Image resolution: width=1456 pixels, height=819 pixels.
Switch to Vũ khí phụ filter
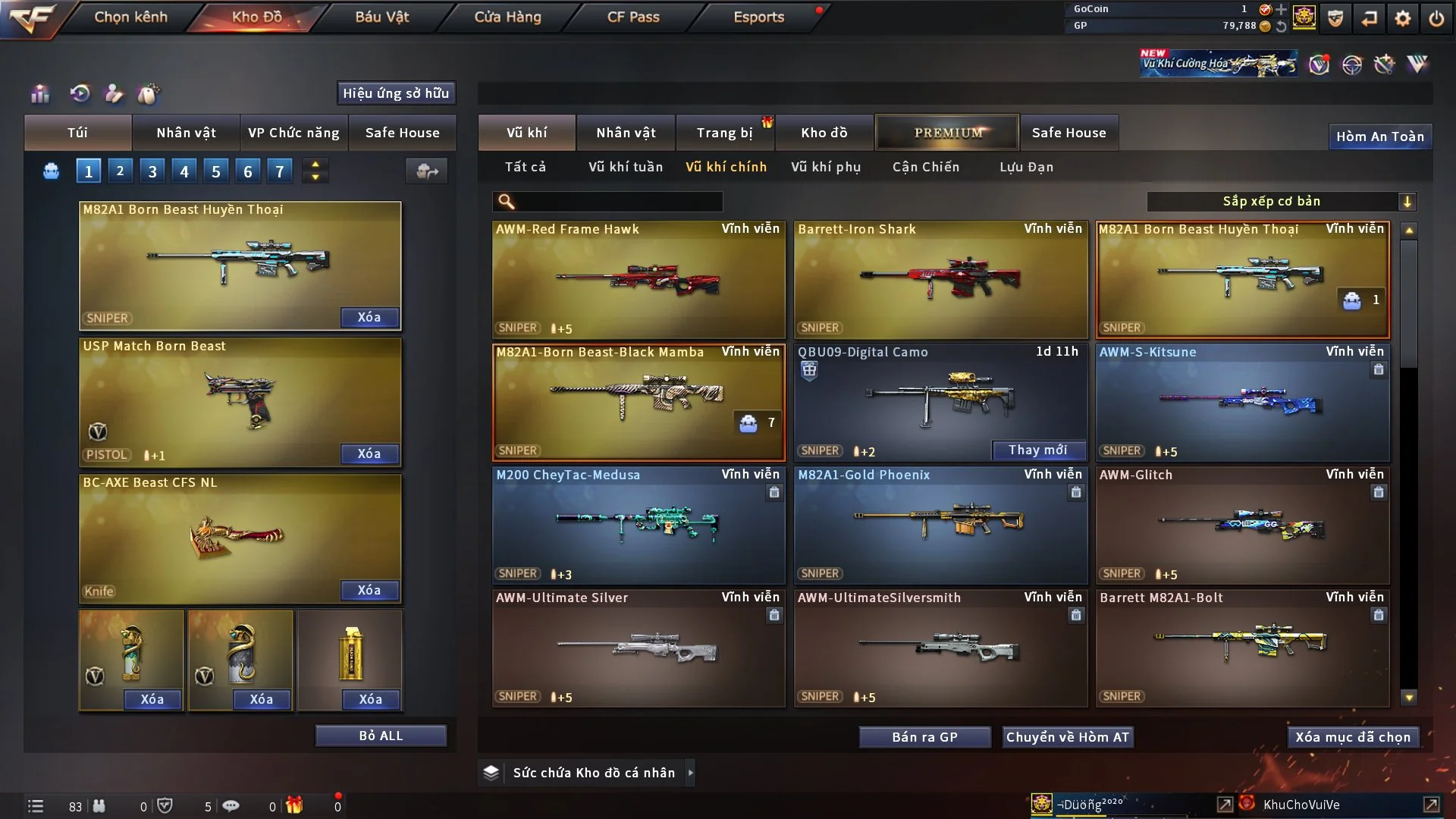[x=826, y=167]
